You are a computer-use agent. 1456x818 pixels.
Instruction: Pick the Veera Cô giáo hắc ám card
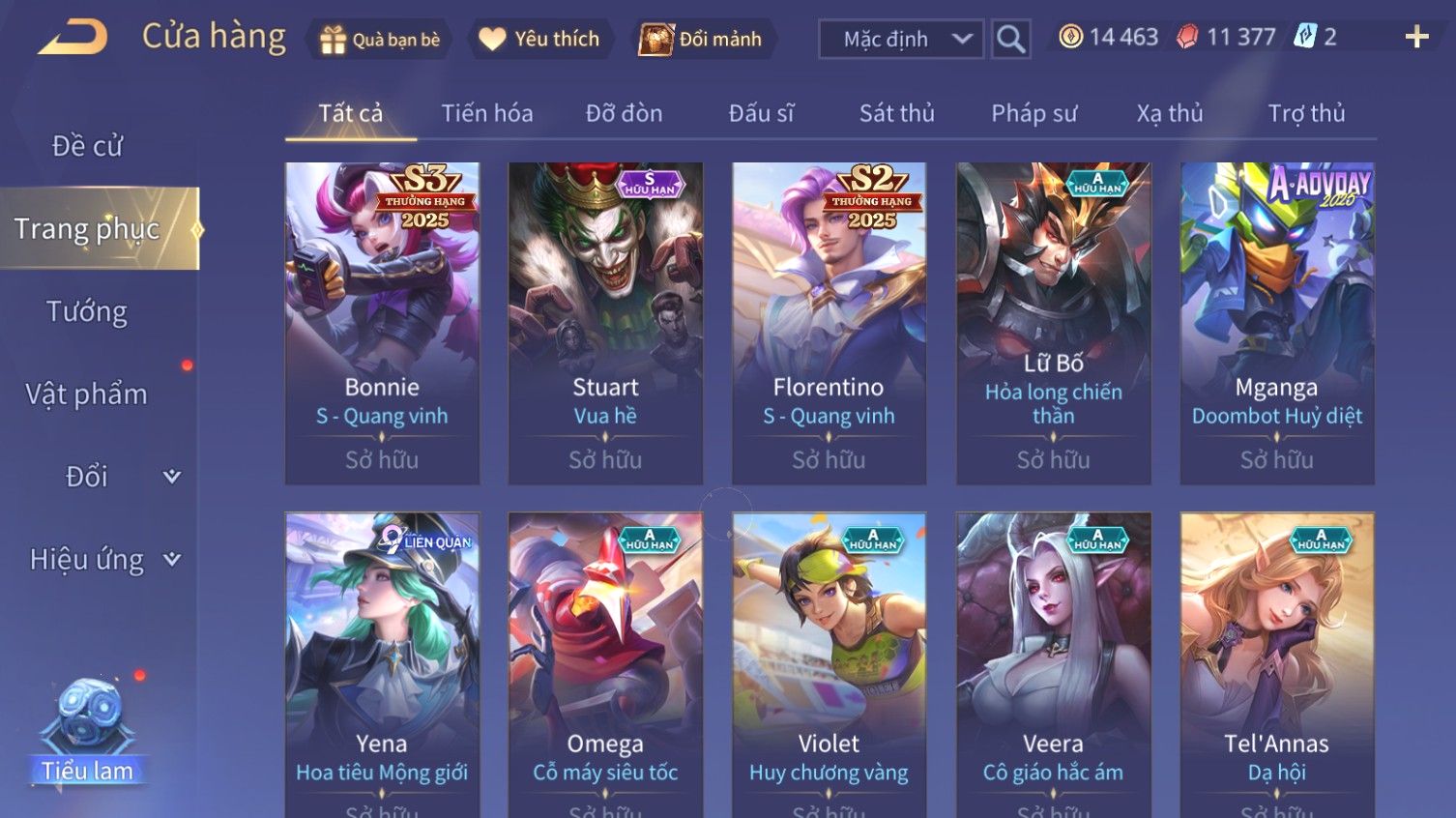(1053, 667)
